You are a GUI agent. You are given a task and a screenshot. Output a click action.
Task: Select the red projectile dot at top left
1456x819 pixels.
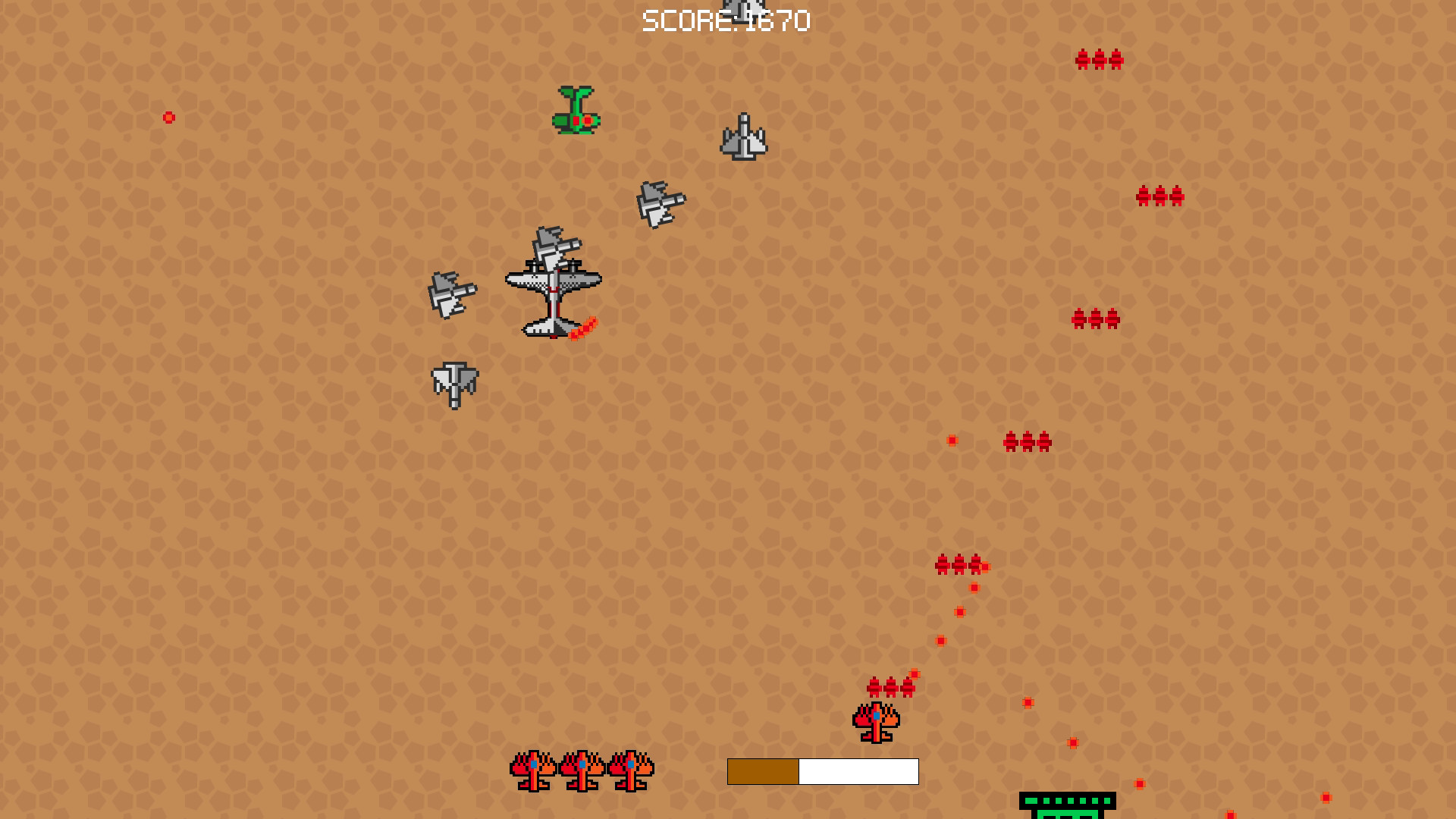[x=168, y=117]
